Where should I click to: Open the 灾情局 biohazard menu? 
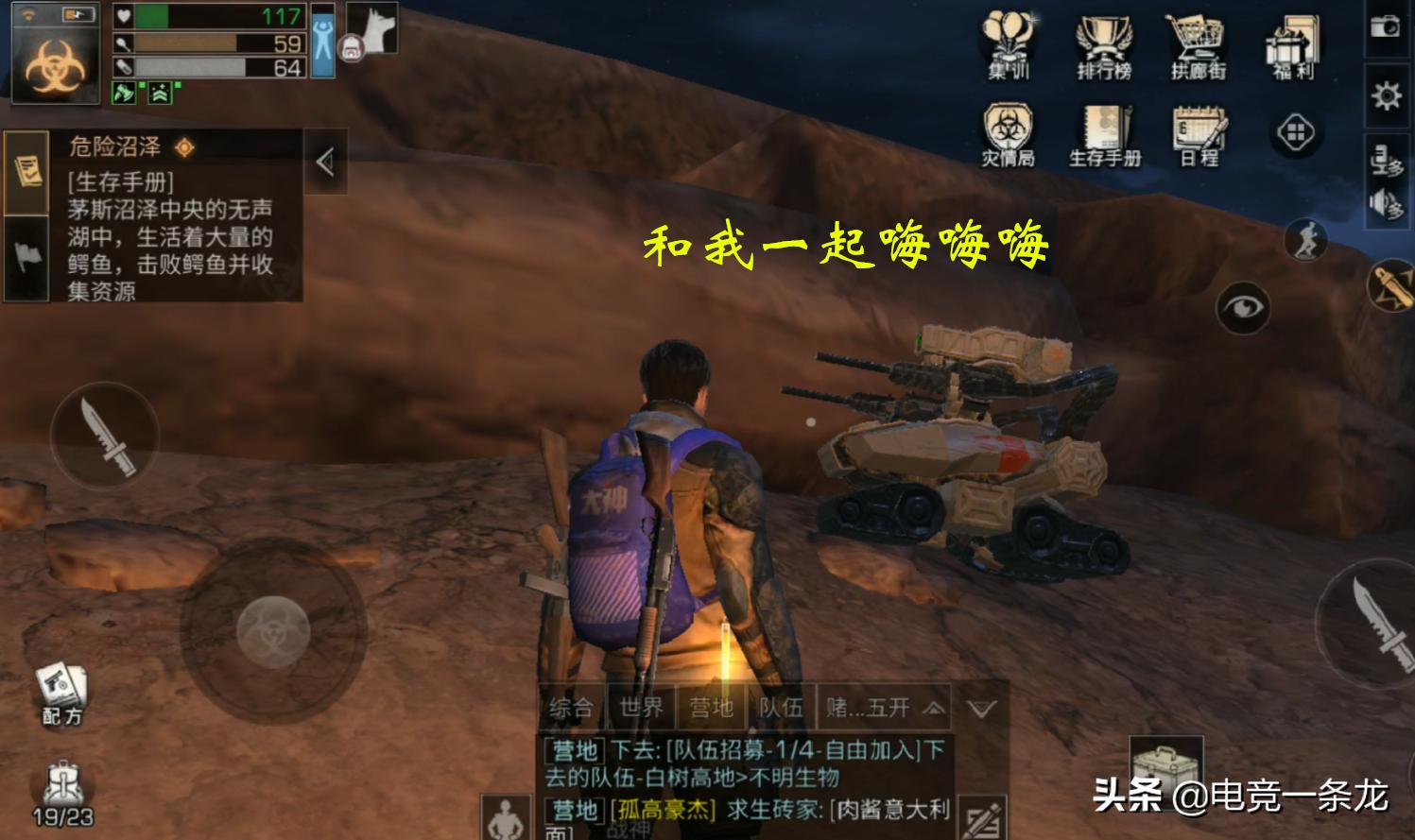point(1008,134)
